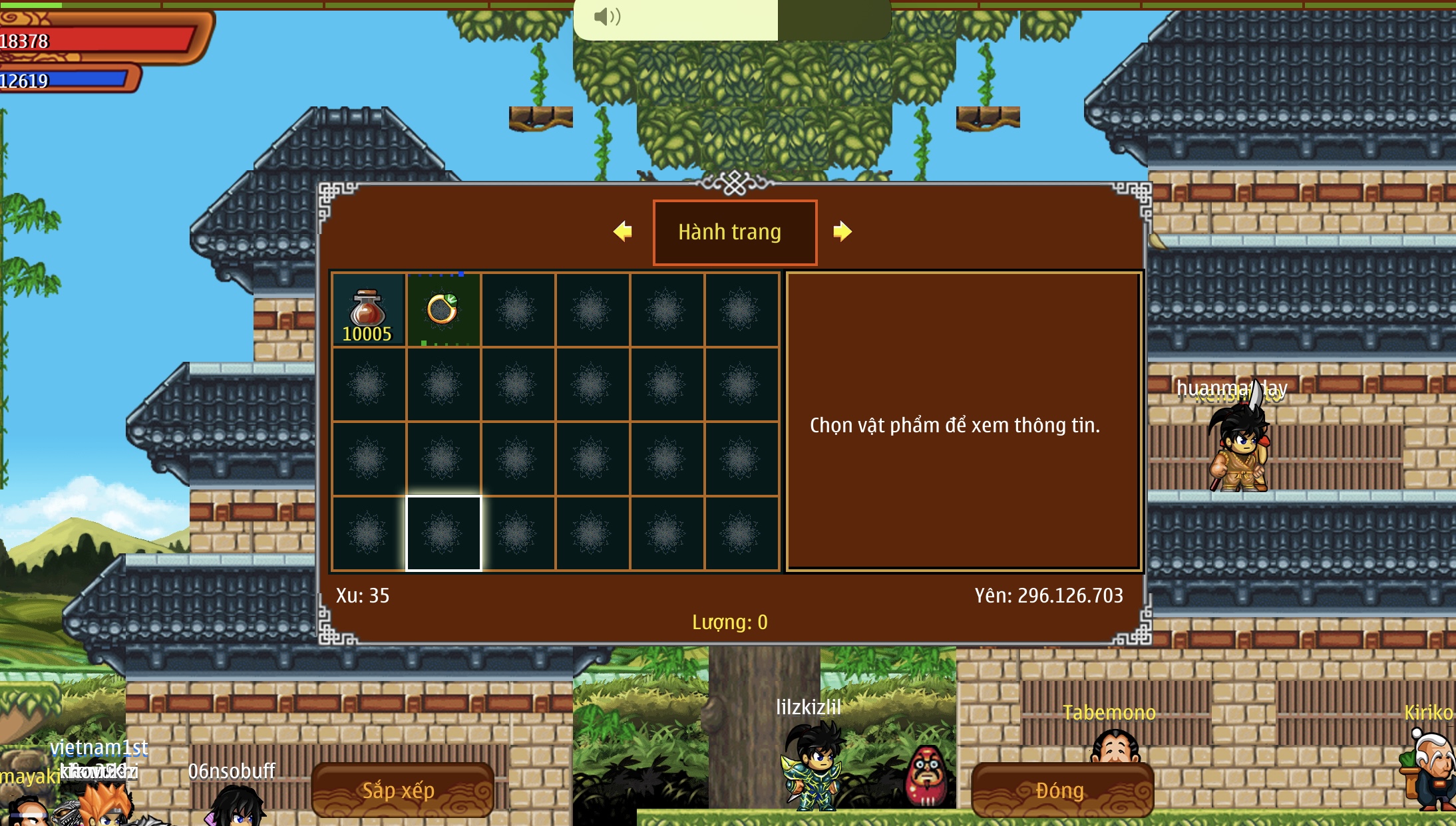Select the white-highlighted empty inventory slot

tap(443, 533)
